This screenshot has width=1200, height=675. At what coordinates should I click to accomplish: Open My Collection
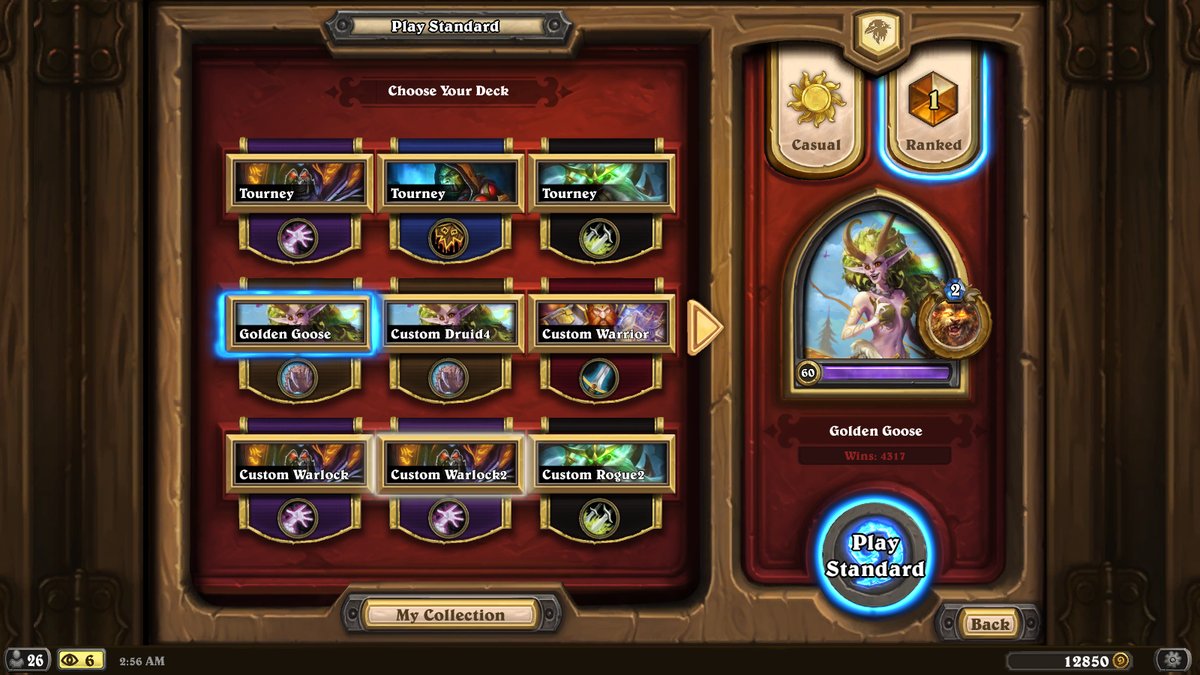450,615
